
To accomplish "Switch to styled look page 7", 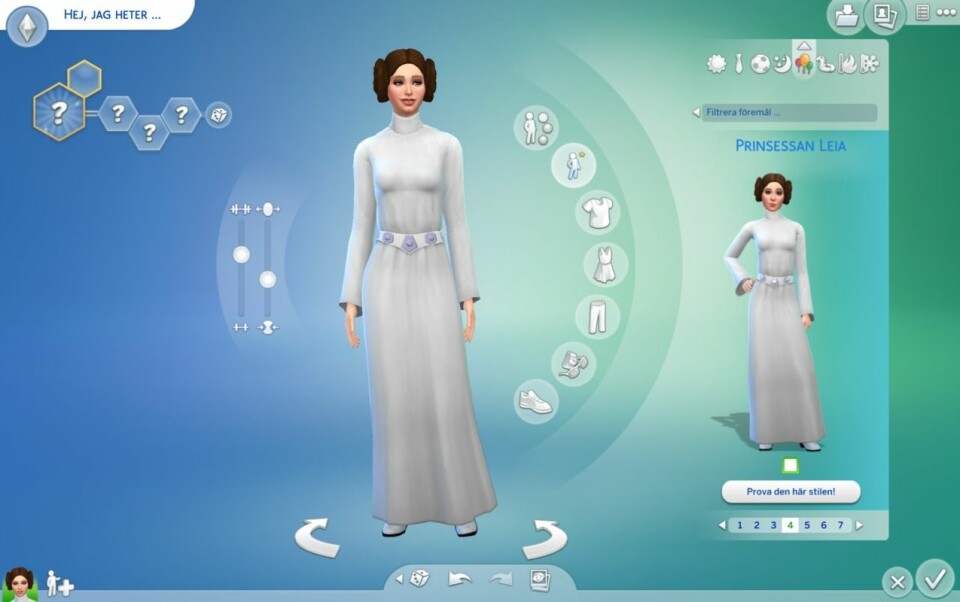I will 840,525.
